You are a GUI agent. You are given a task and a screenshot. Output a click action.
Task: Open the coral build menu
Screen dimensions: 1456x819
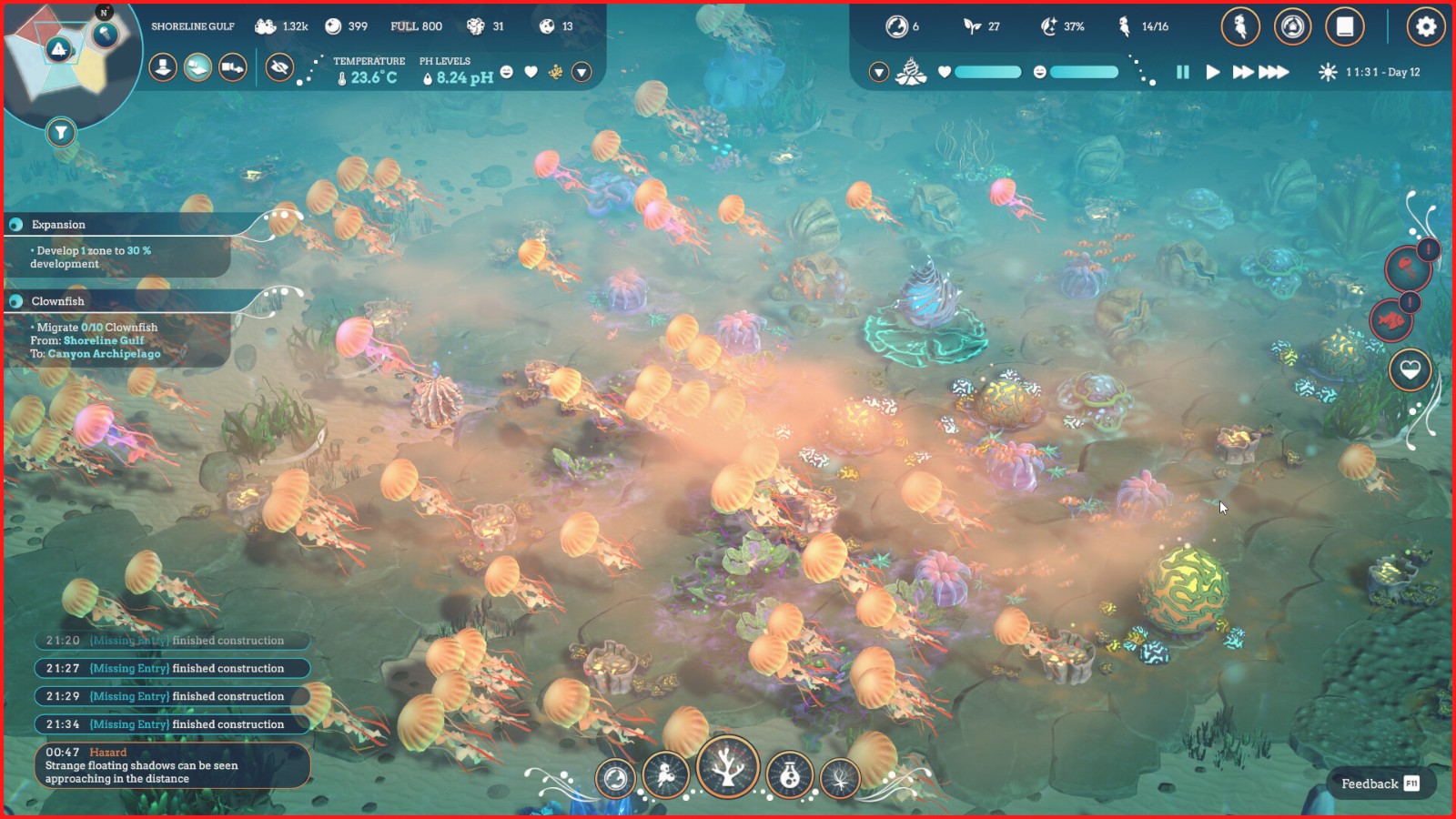727,767
